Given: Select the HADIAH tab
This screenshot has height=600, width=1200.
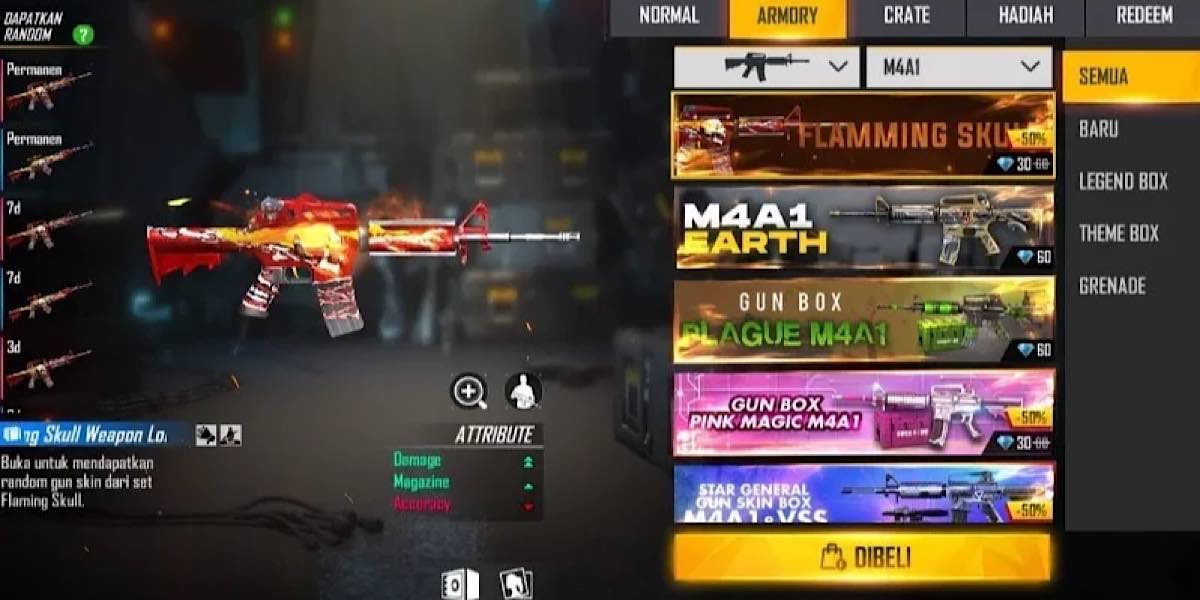Looking at the screenshot, I should pyautogui.click(x=1025, y=16).
